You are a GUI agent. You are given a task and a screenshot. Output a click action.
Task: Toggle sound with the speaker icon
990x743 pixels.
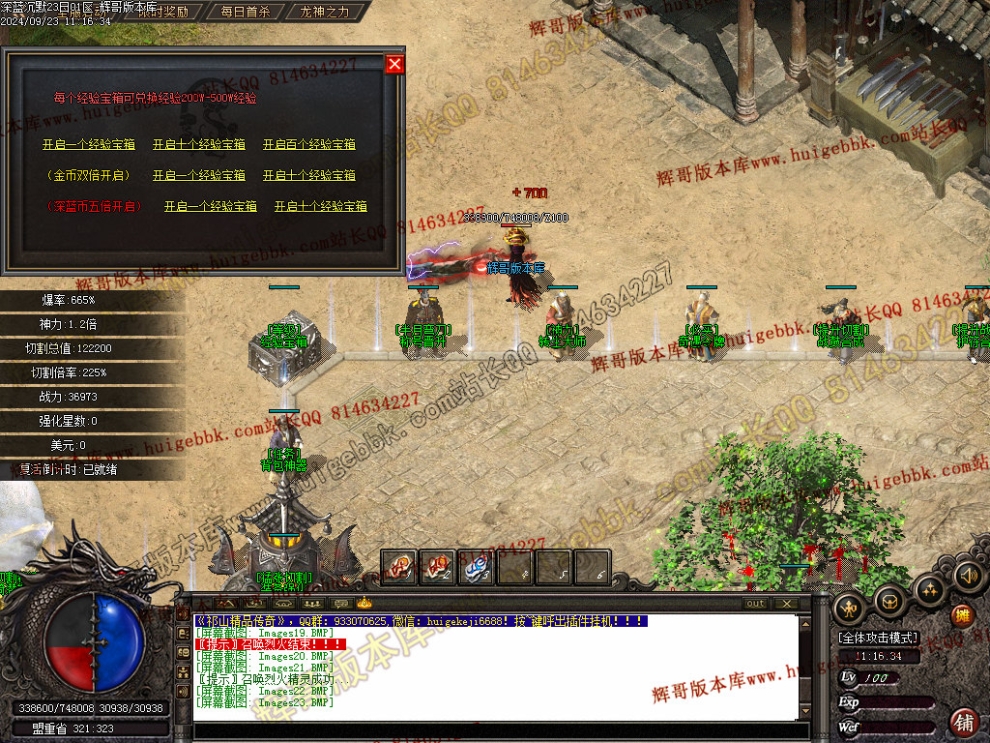[x=967, y=576]
